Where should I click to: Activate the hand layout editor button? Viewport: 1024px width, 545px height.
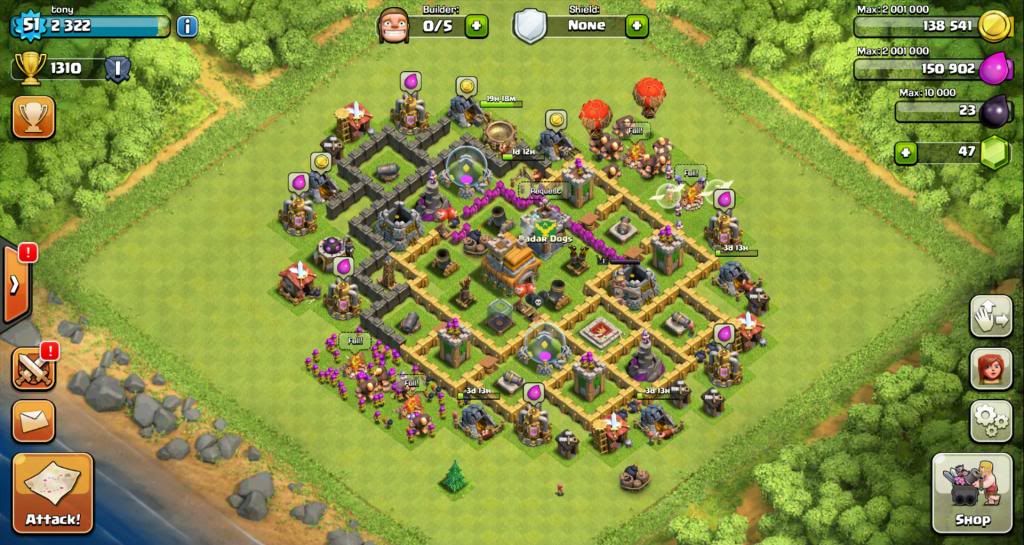coord(990,318)
